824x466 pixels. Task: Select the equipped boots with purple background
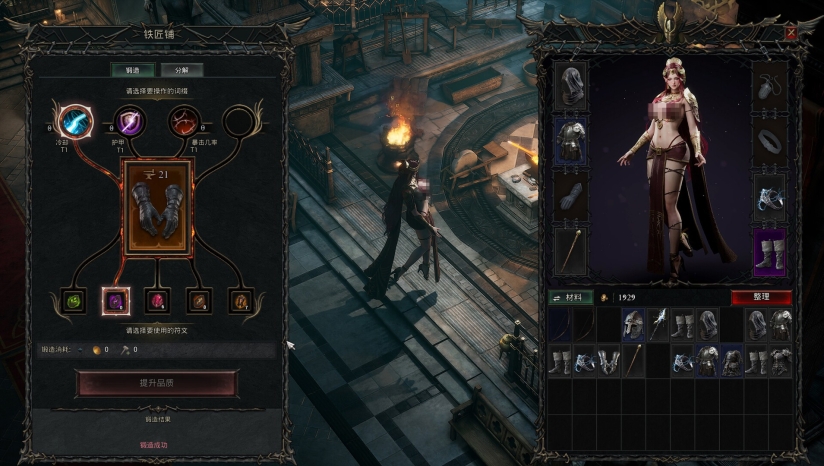click(x=769, y=250)
